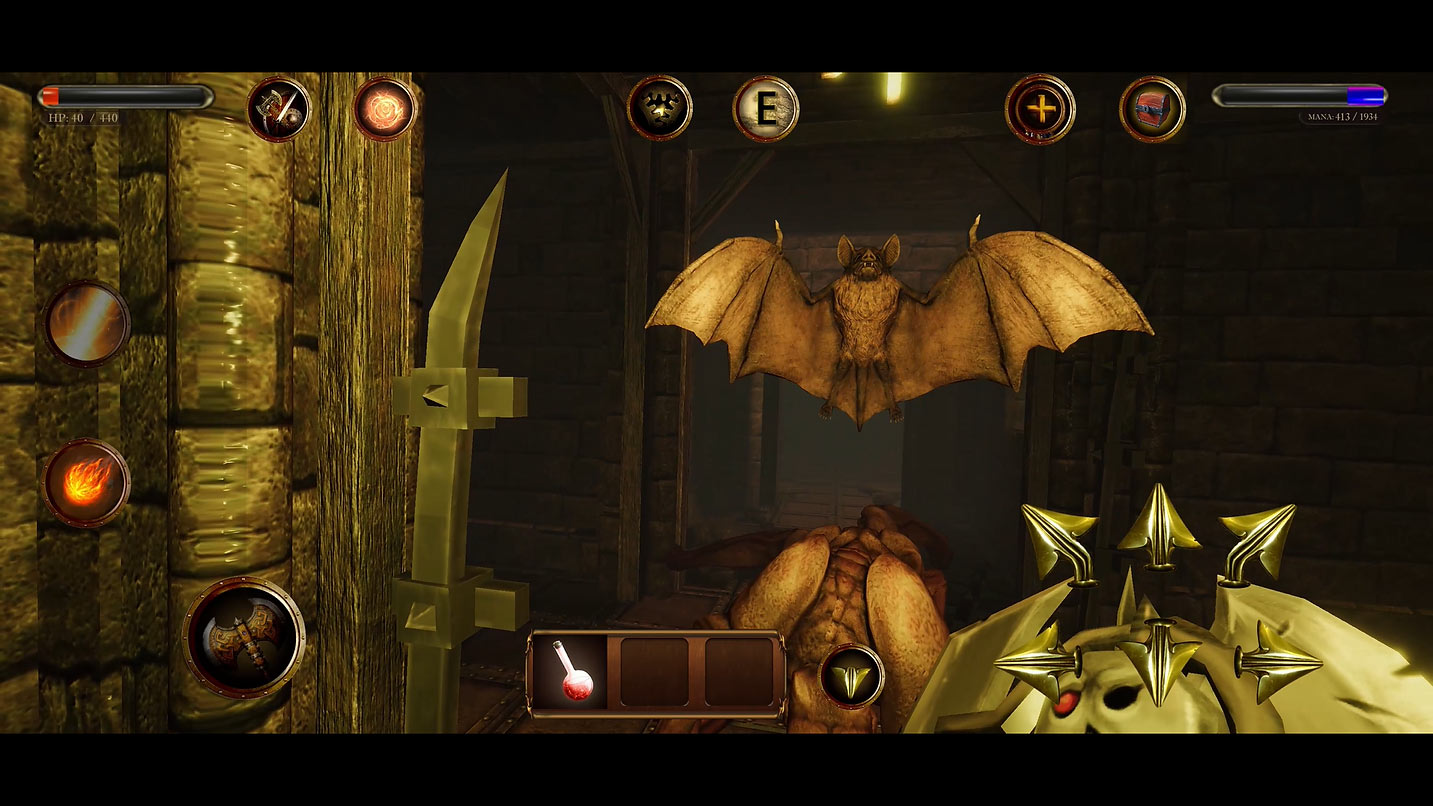Attack with the double-bladed battle axe
Image resolution: width=1433 pixels, height=806 pixels.
coord(244,637)
